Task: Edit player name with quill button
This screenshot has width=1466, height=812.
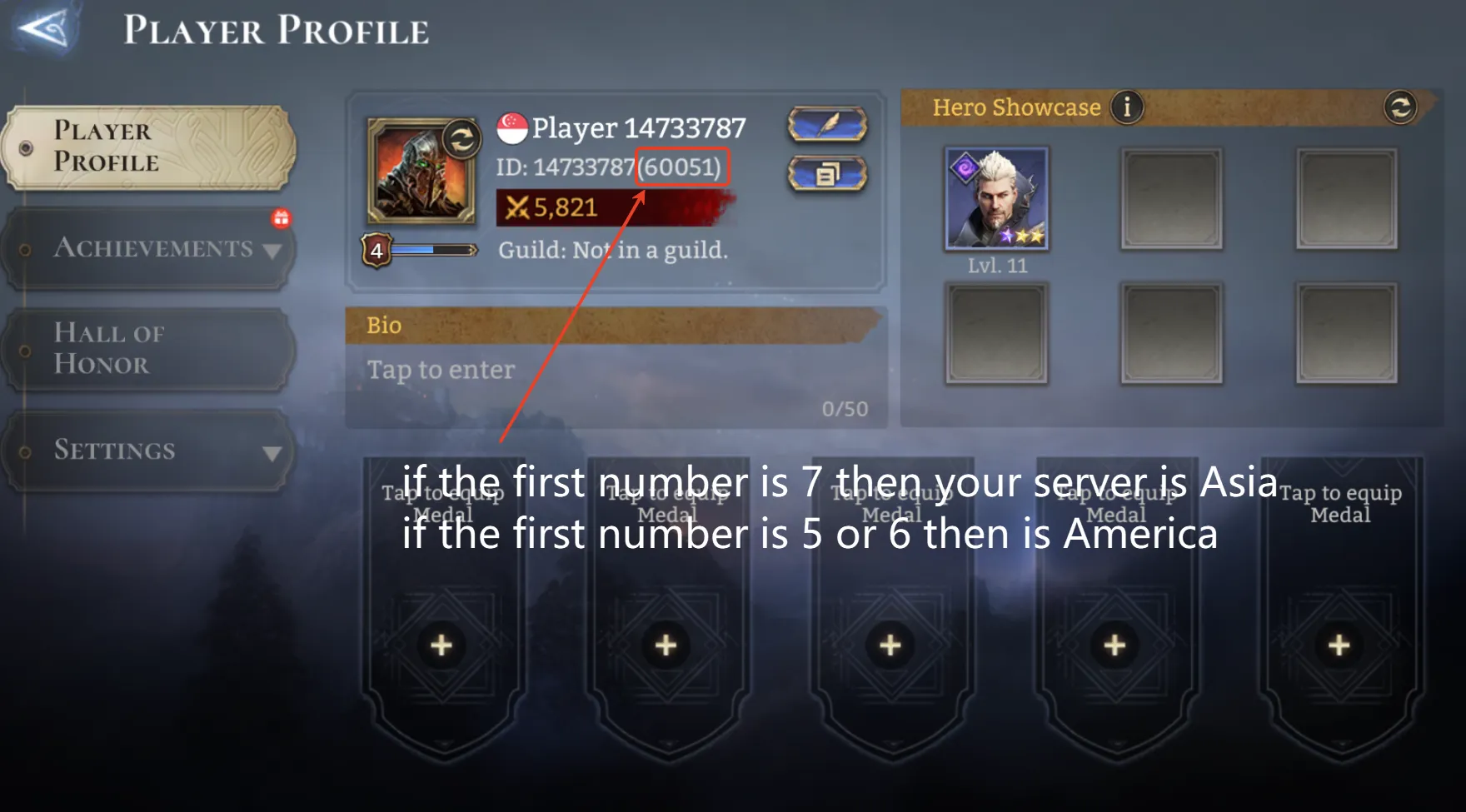Action: (x=826, y=126)
